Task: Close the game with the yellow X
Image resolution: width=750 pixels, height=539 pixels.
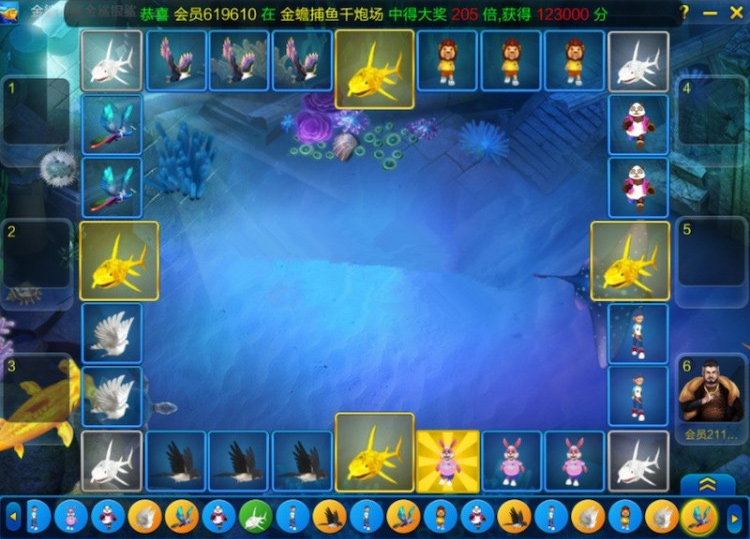Action: point(735,13)
